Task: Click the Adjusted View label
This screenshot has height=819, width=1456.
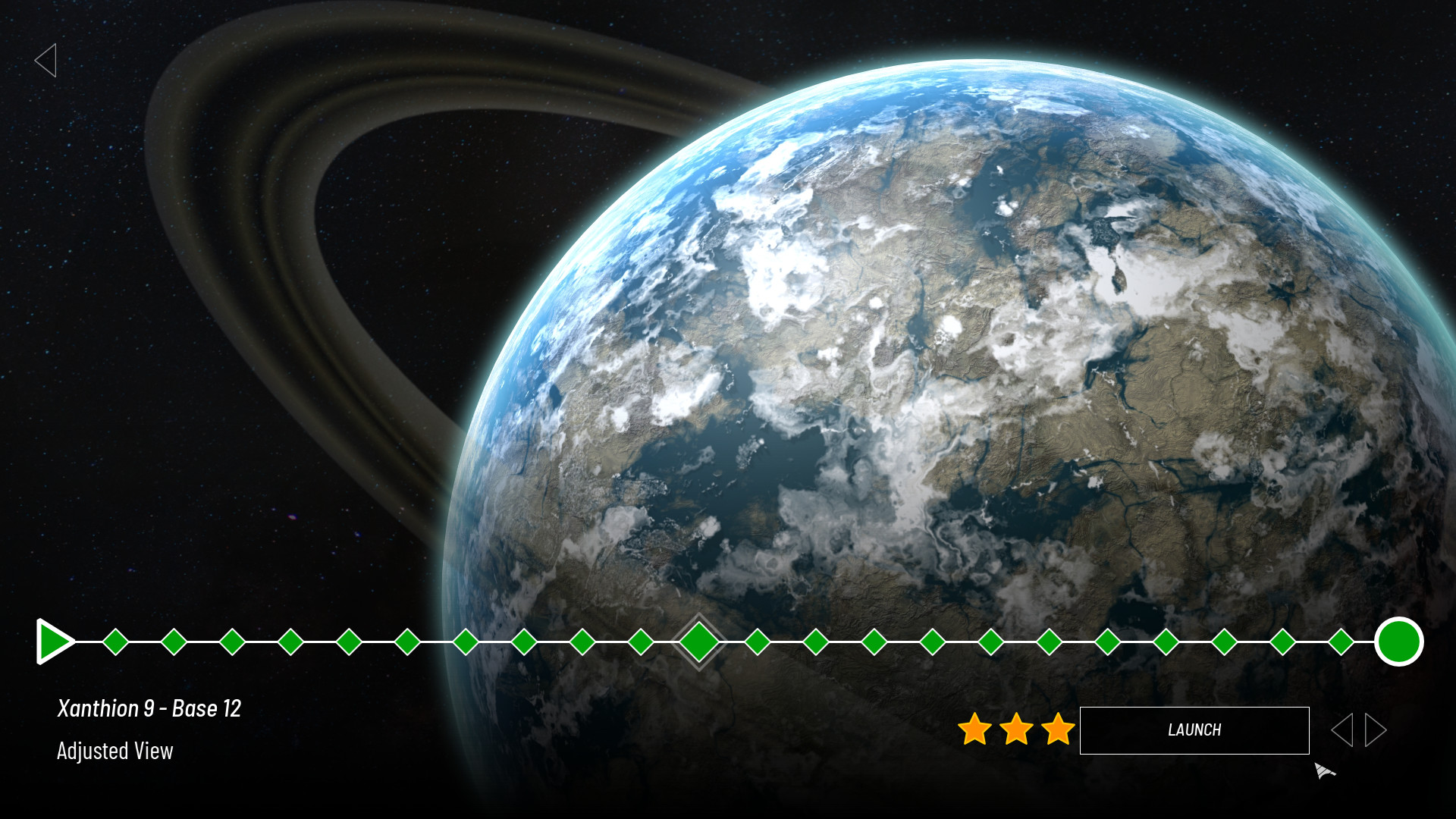Action: click(x=115, y=752)
